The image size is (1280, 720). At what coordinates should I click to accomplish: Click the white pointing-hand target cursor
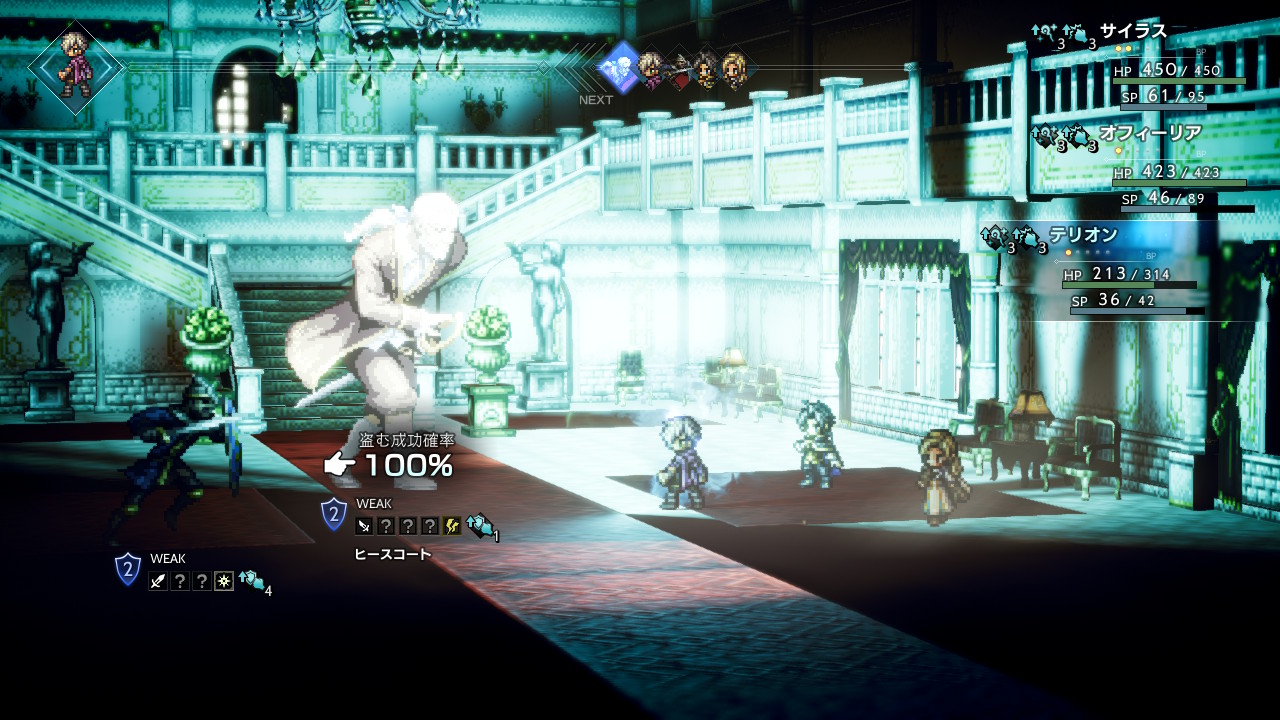(x=340, y=464)
